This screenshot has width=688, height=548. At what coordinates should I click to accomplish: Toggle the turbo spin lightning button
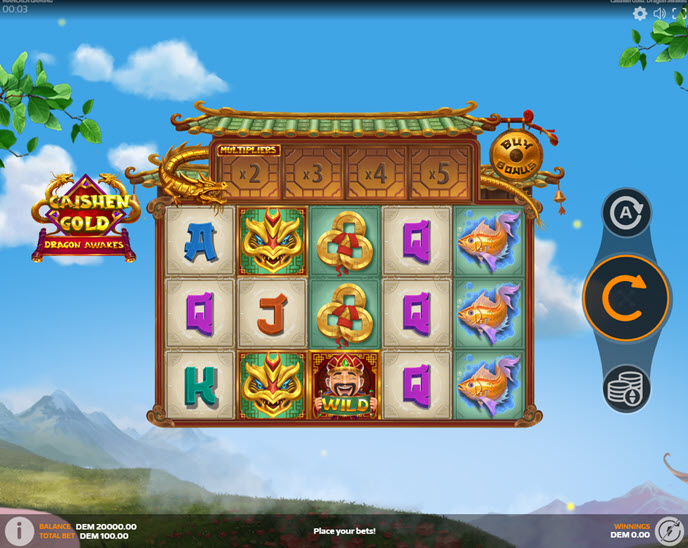click(x=670, y=531)
